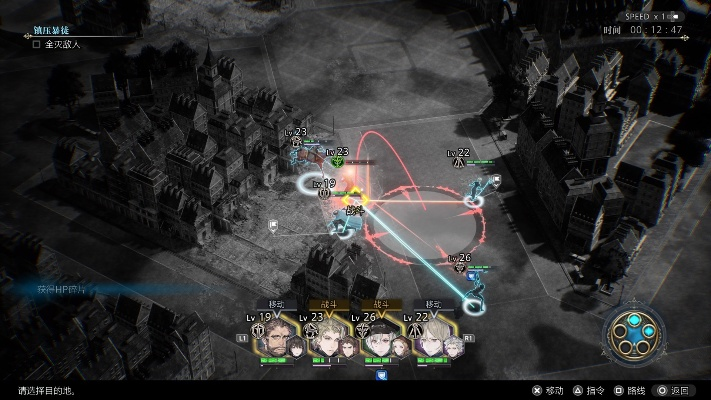
Task: Choose the 路线 route option
Action: click(x=630, y=390)
